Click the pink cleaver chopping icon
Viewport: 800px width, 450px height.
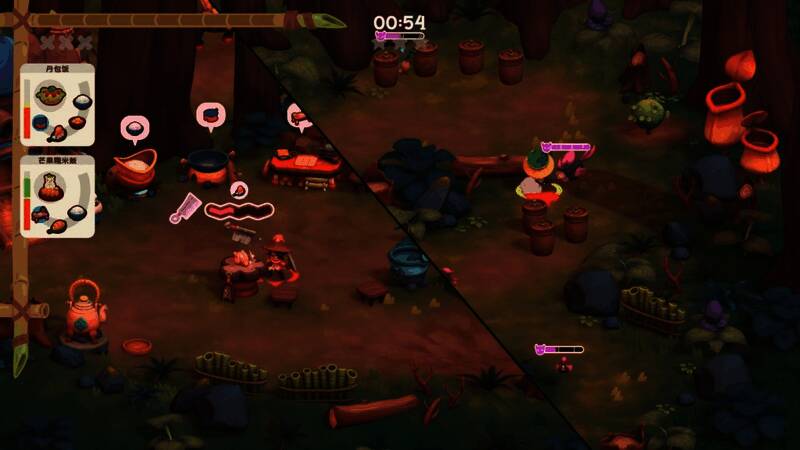[184, 208]
